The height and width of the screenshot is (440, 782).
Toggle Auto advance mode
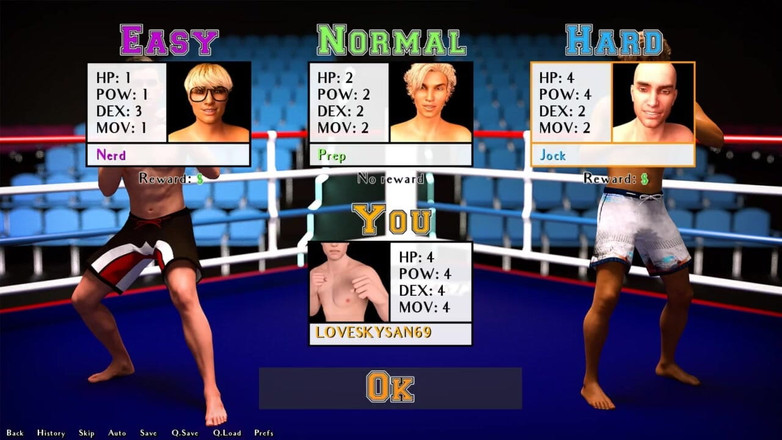[117, 433]
